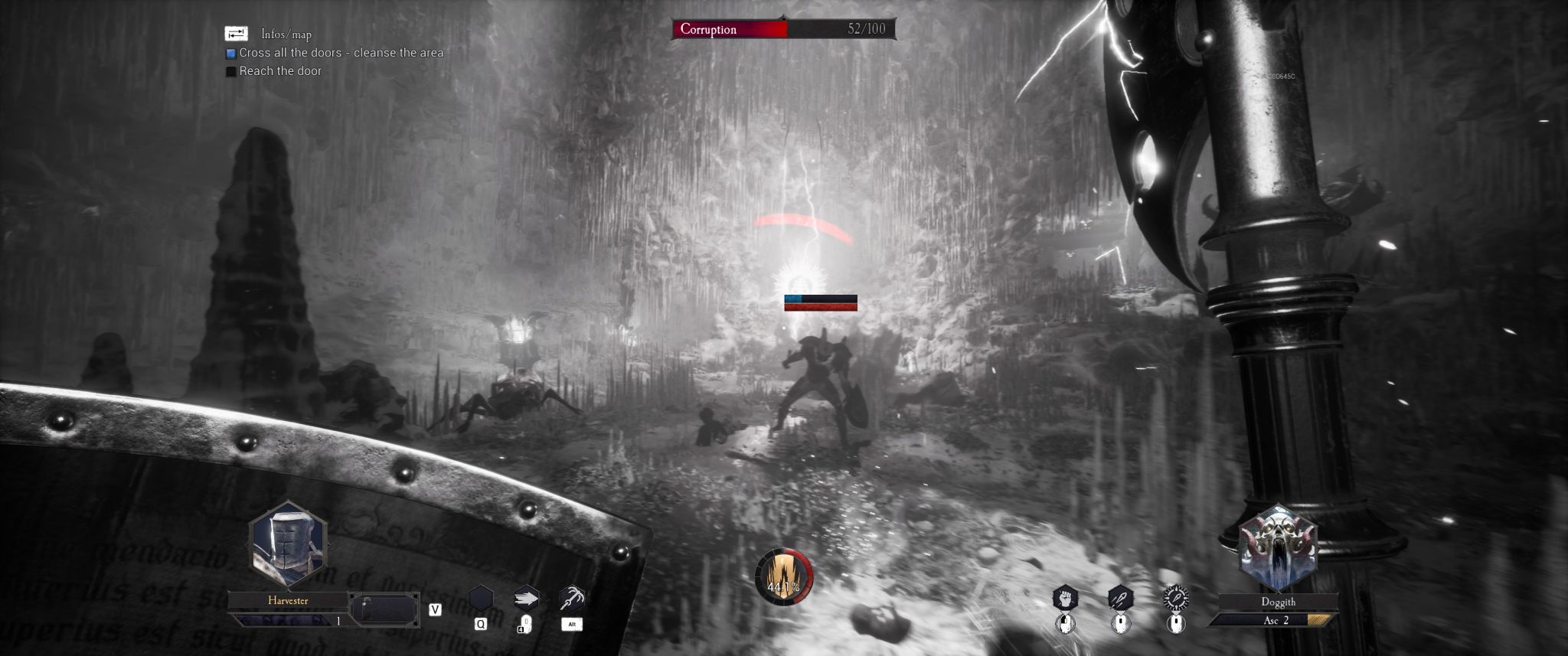Click the circular stamina gauge icon
Image resolution: width=1568 pixels, height=656 pixels.
(x=783, y=578)
